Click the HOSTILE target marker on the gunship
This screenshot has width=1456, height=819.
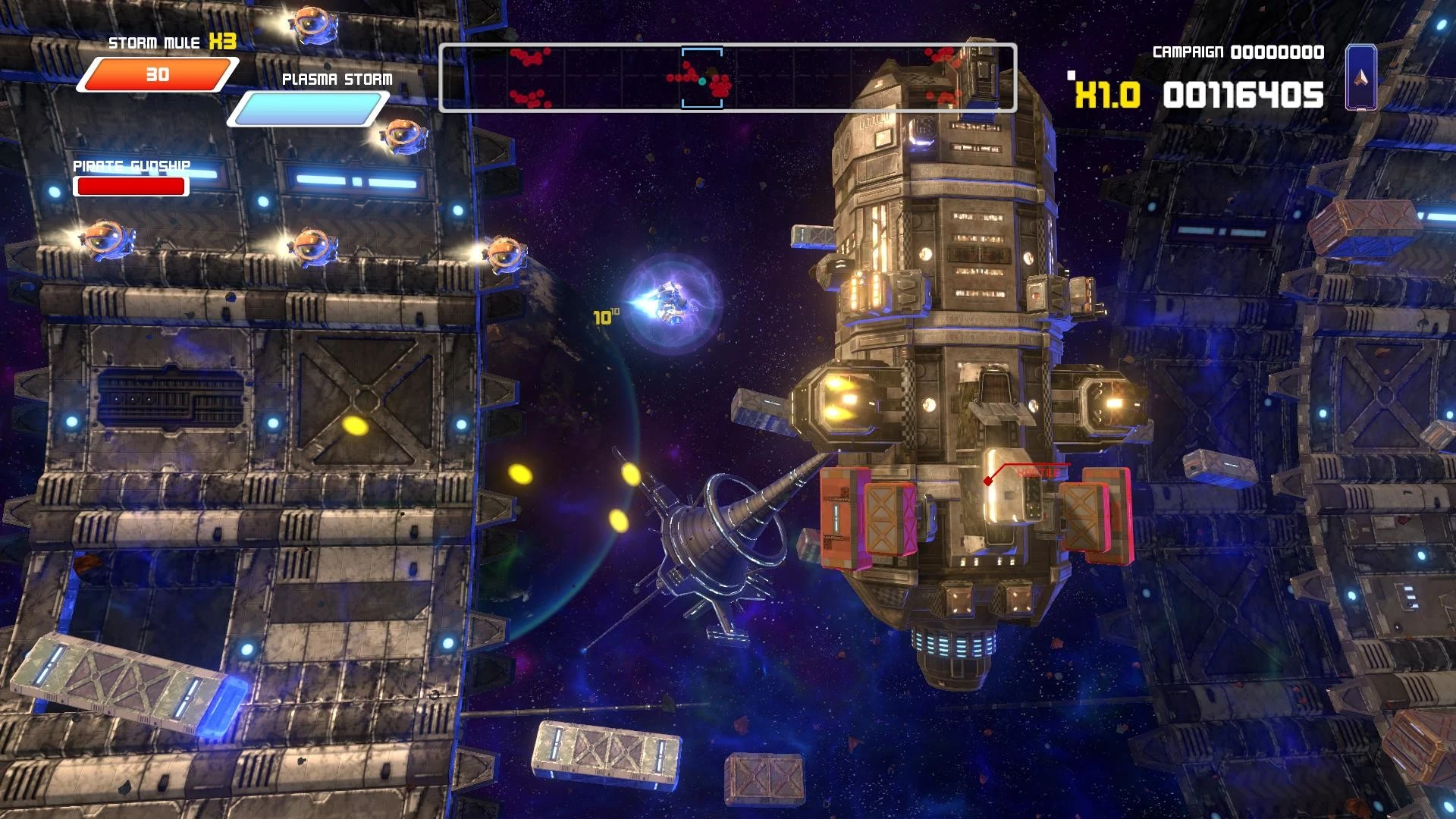click(1037, 470)
